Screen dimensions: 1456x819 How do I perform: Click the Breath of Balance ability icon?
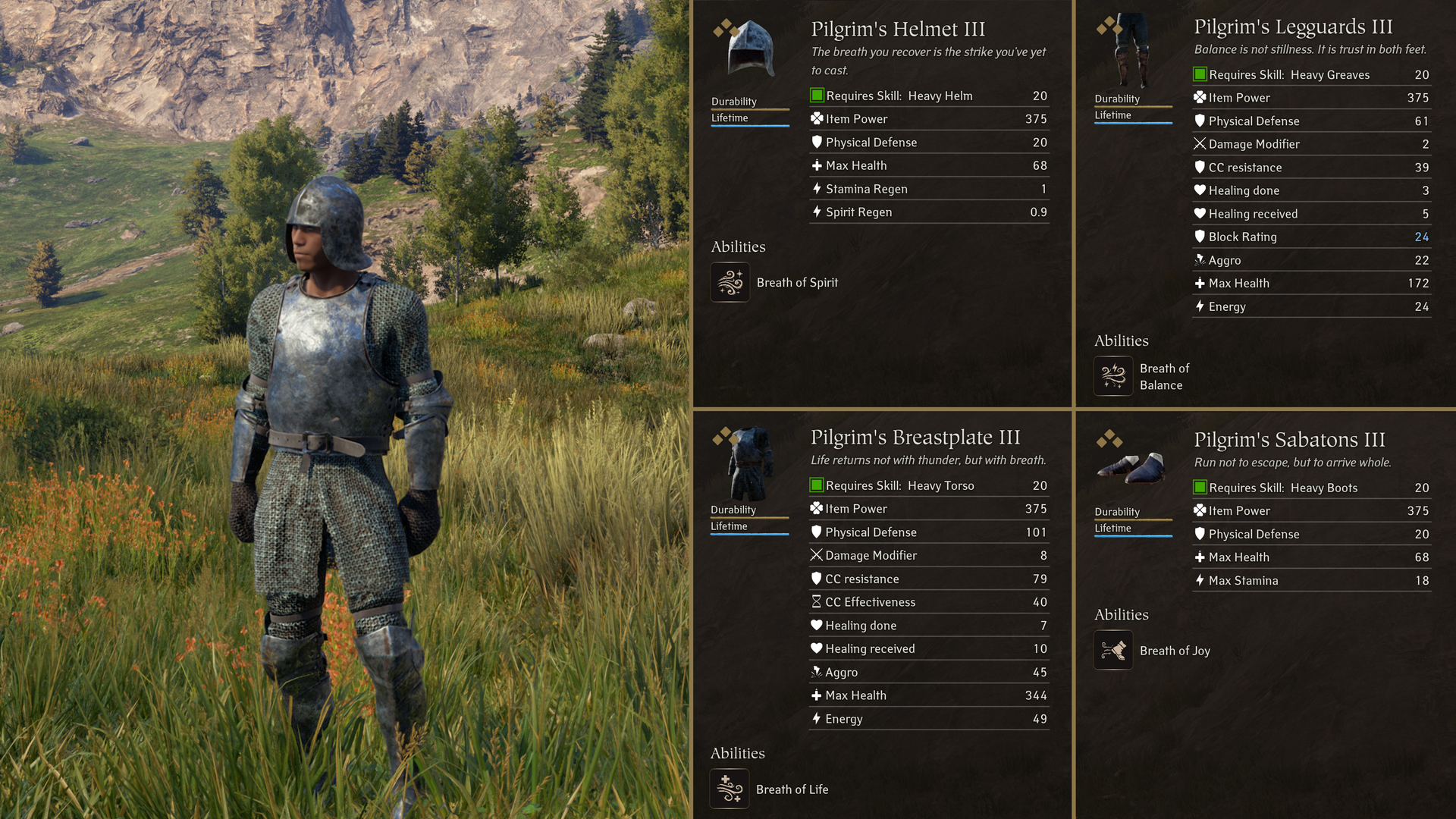[x=1113, y=376]
